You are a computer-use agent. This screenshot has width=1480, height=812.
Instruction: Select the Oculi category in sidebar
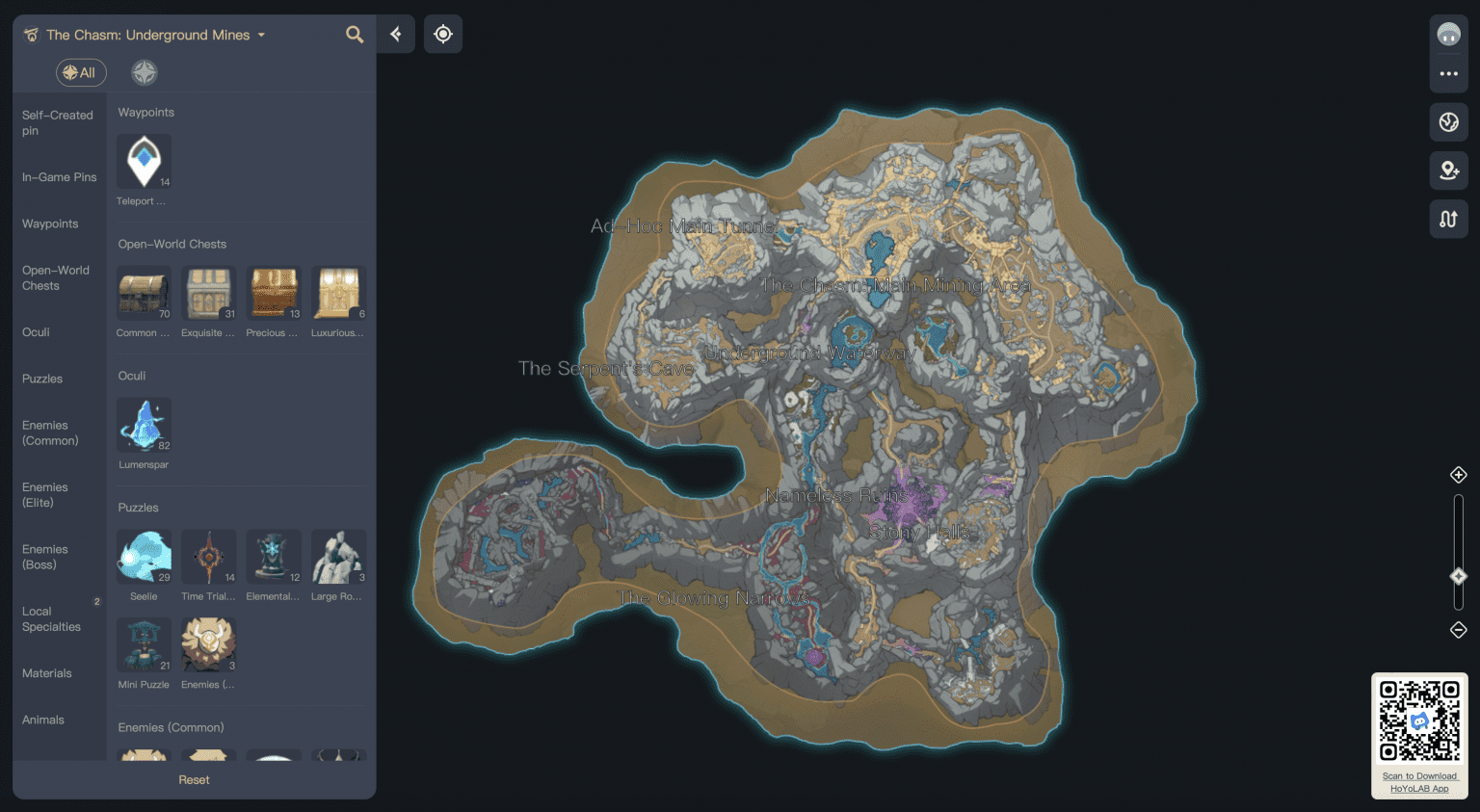[36, 331]
